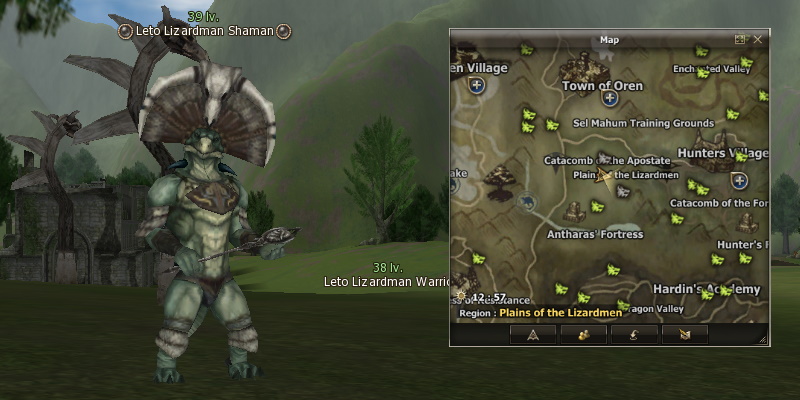Click the fourth map toolbar button

(684, 334)
